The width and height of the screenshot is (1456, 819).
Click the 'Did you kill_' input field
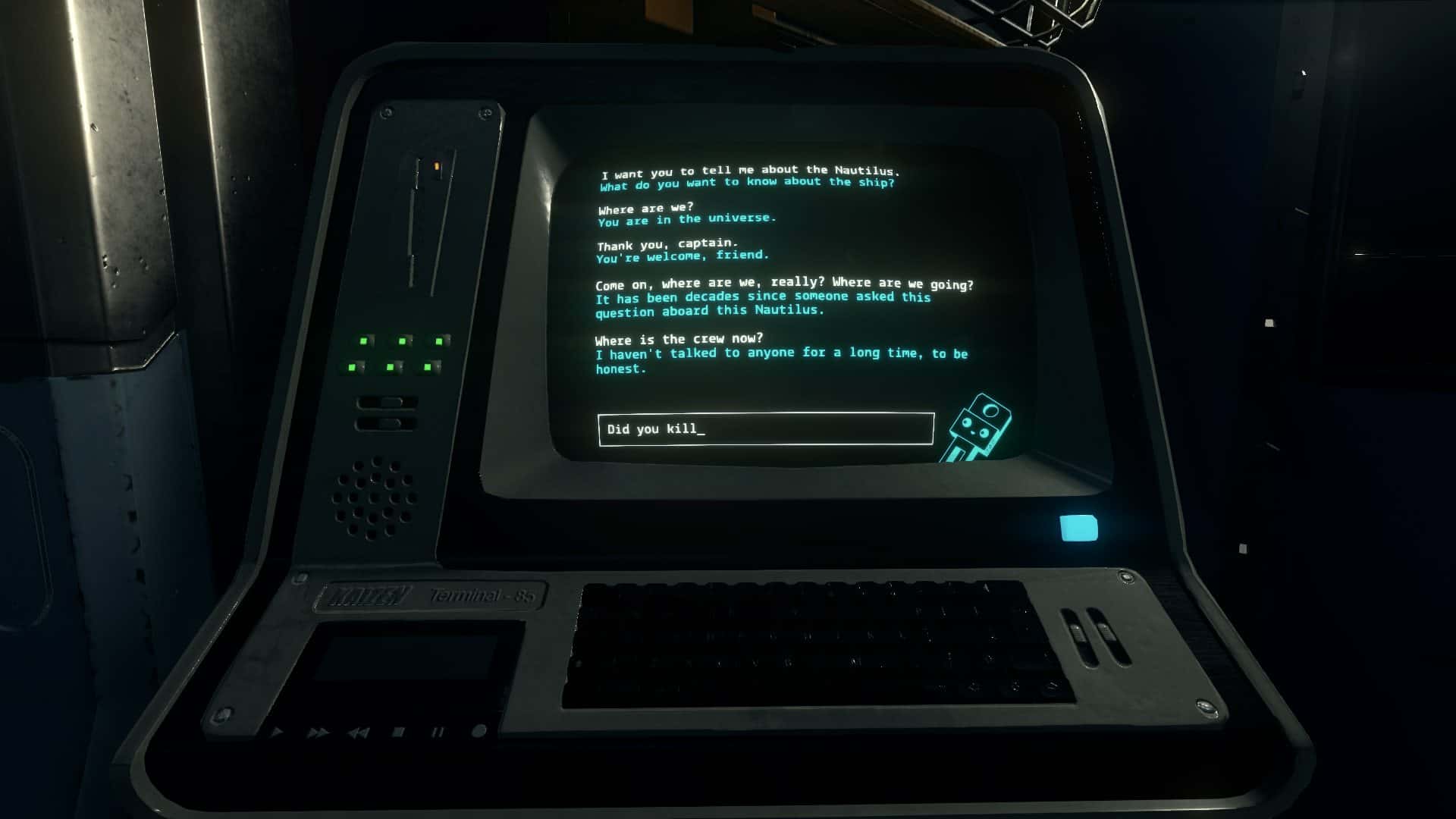point(764,428)
